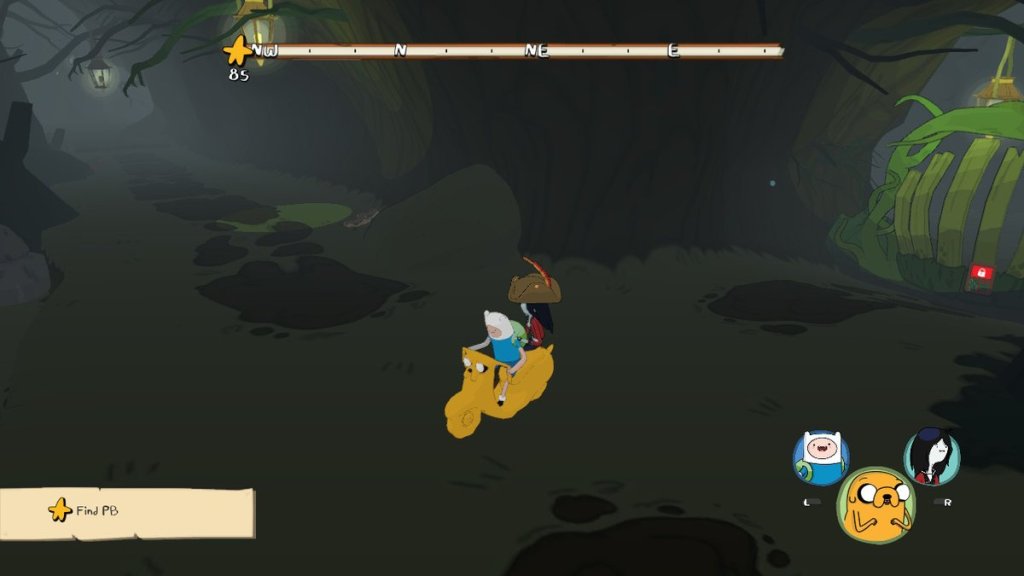Click the compass direction bar
This screenshot has height=576, width=1024.
(515, 50)
